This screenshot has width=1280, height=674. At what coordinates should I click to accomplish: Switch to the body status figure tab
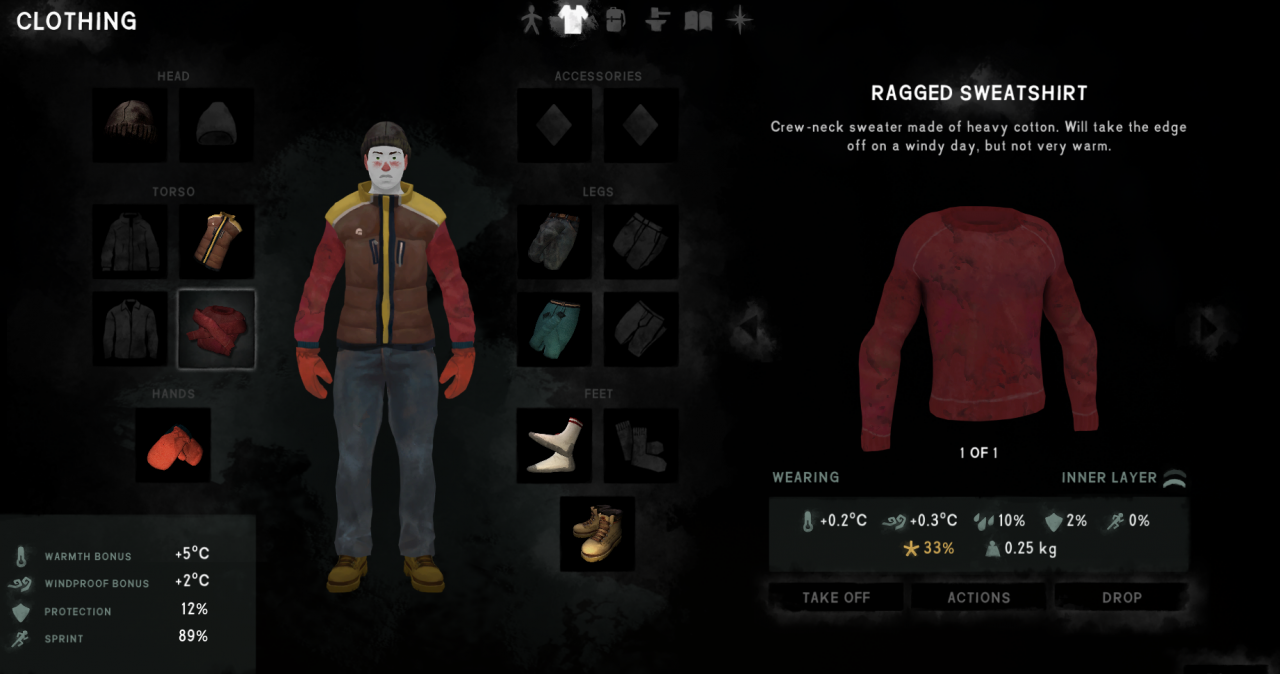click(532, 20)
